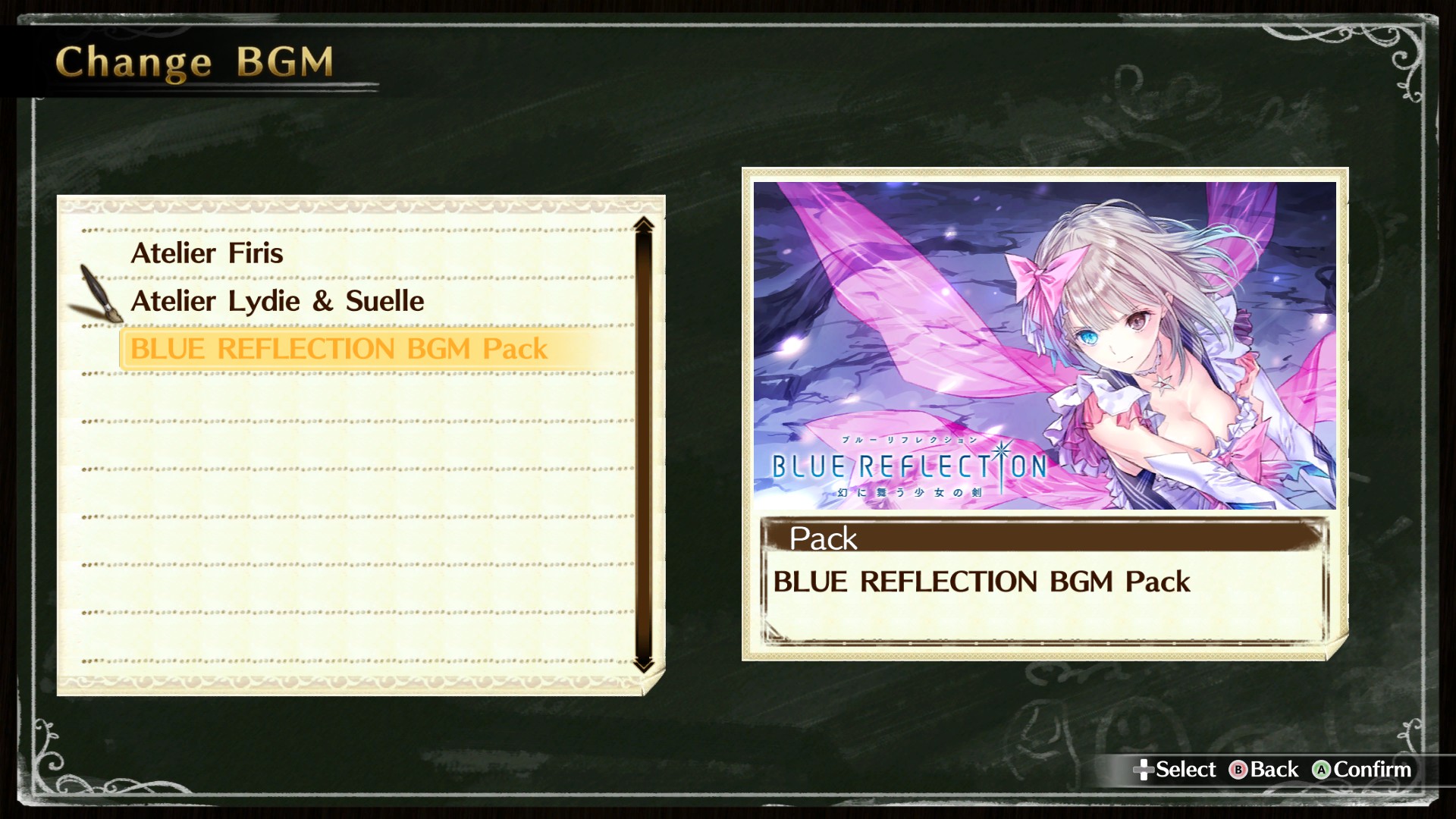The width and height of the screenshot is (1456, 819).
Task: Click the Pack header above the description
Action: pos(821,539)
